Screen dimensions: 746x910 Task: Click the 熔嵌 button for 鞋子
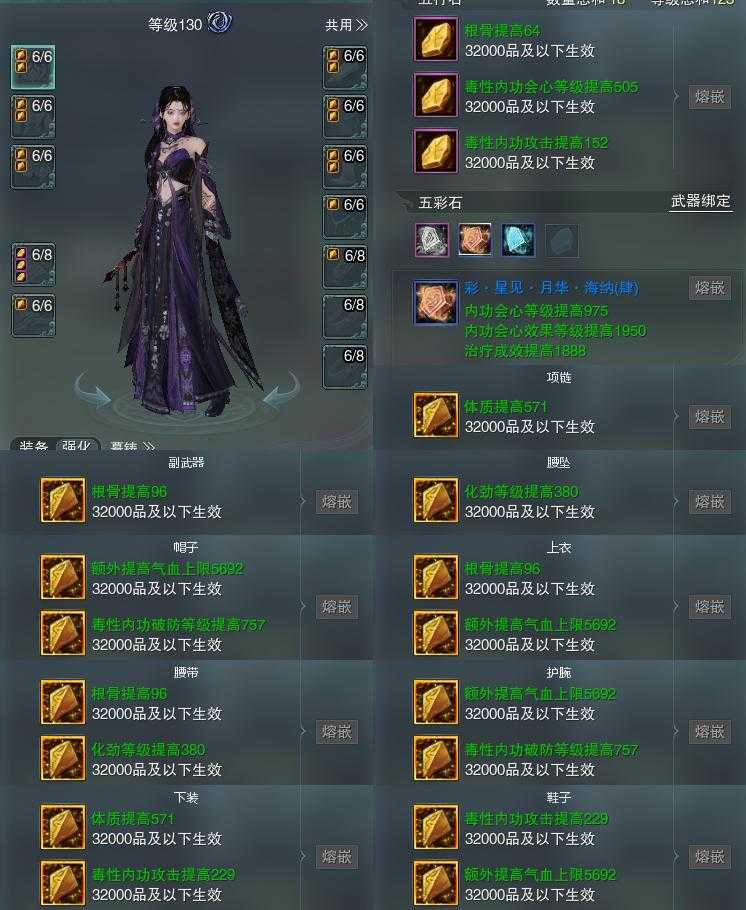coord(709,857)
